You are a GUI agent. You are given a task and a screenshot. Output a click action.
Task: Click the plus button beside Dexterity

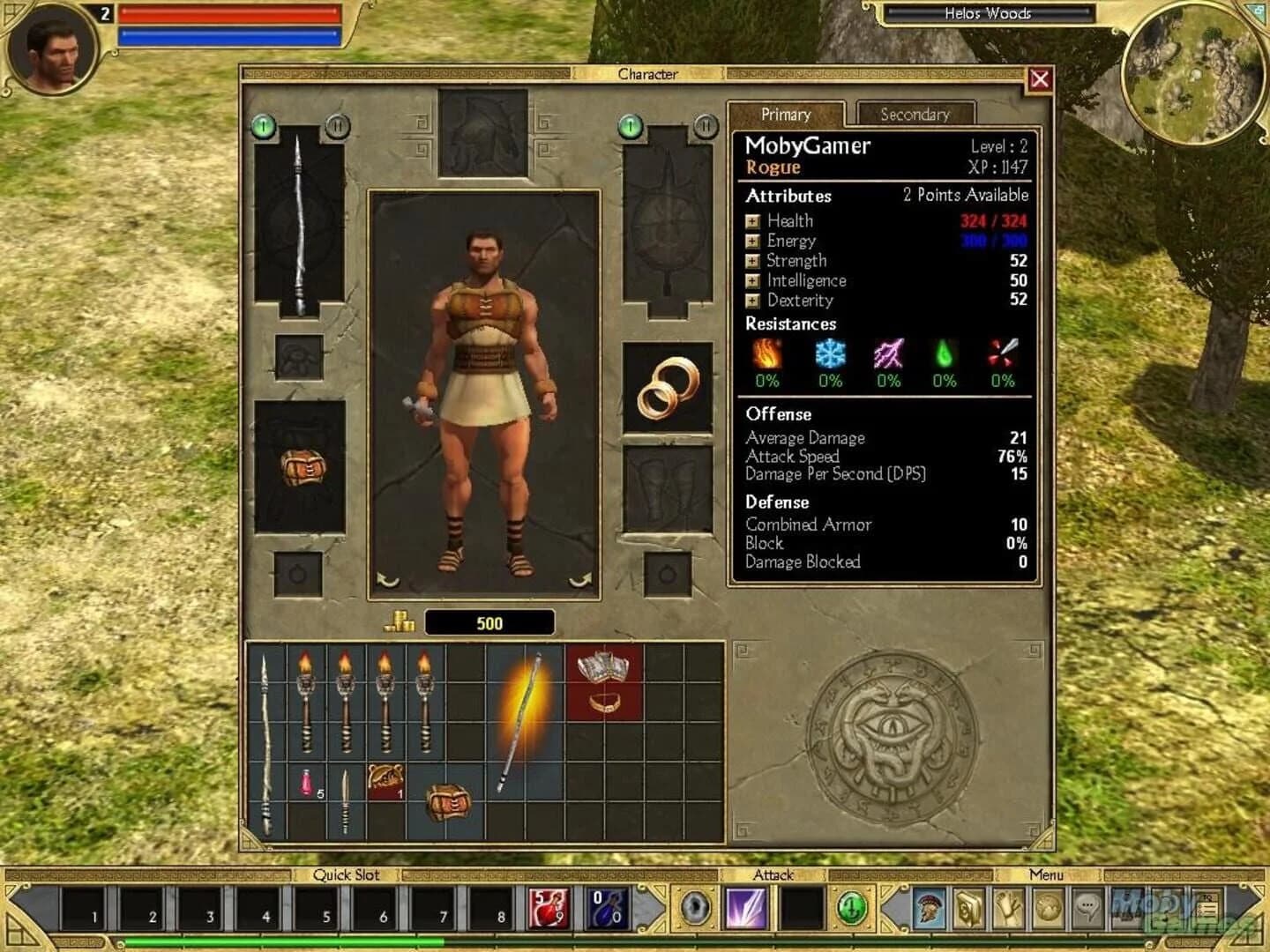(x=751, y=301)
